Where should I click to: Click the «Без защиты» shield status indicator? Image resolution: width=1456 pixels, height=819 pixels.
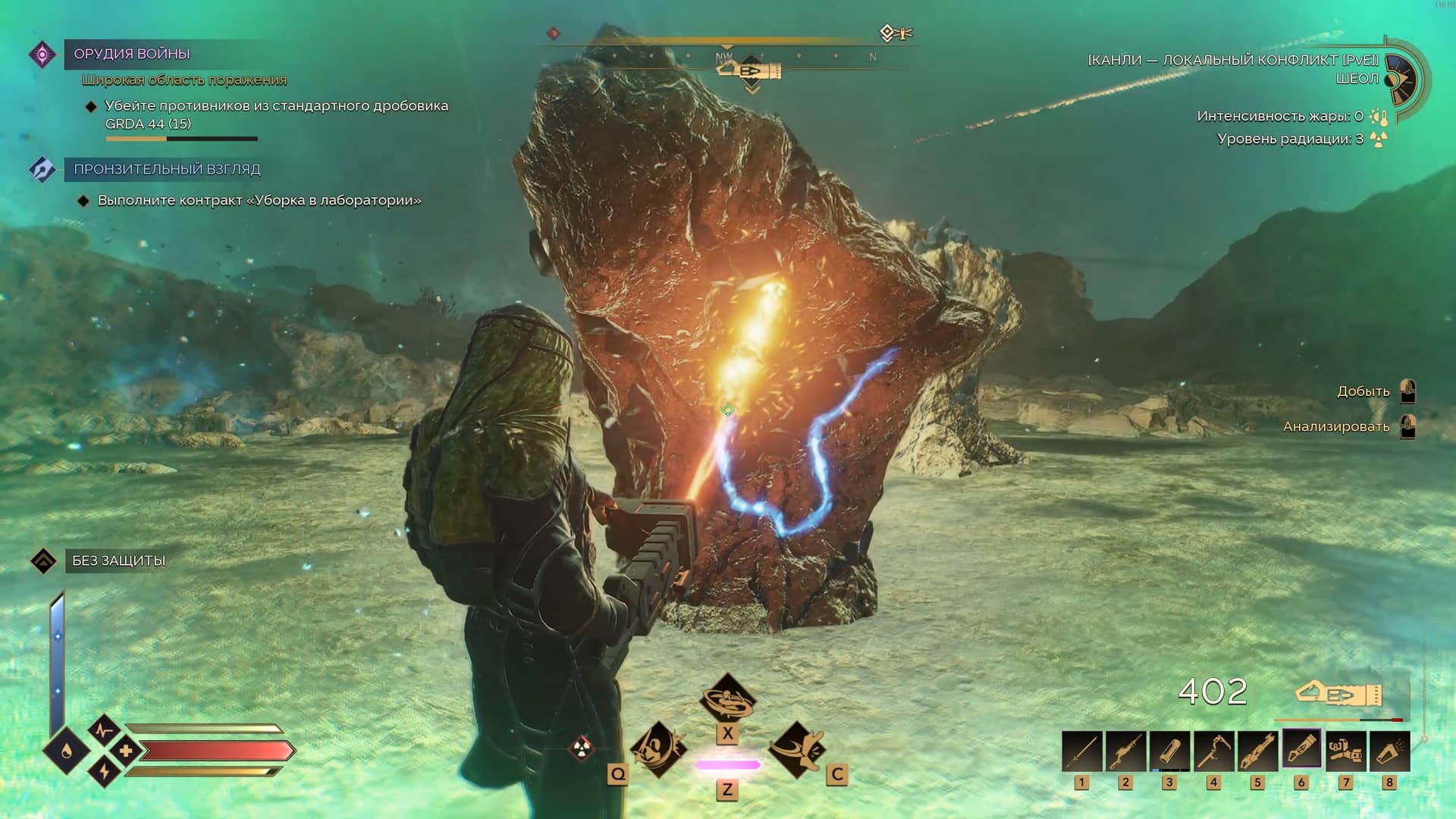click(x=118, y=560)
